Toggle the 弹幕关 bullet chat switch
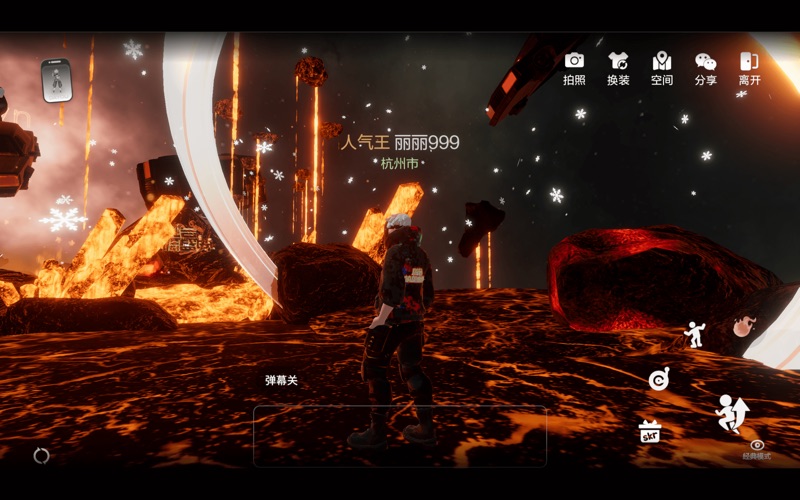This screenshot has width=800, height=500. tap(281, 380)
